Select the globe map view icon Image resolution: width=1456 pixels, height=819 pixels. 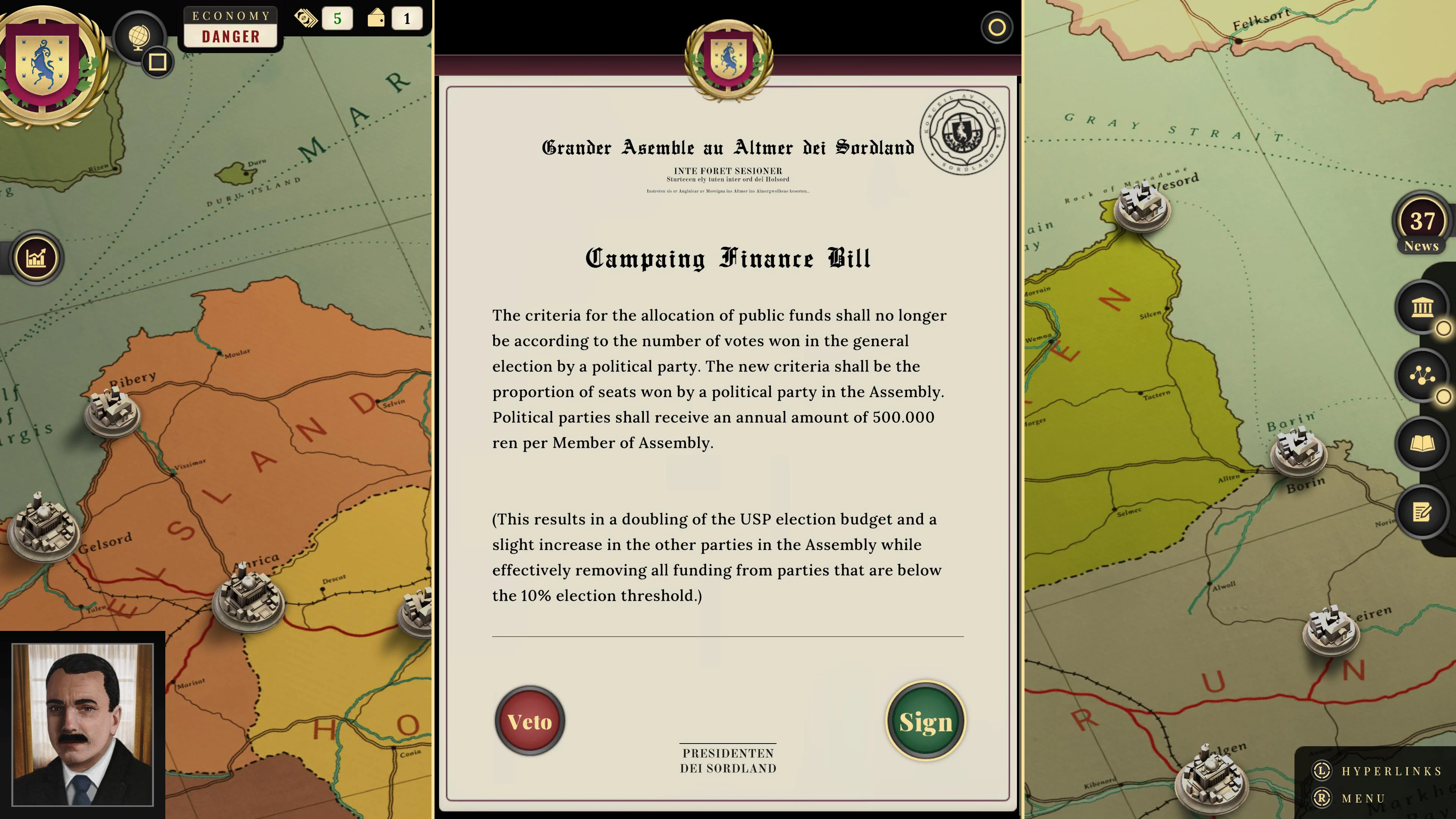point(140,38)
